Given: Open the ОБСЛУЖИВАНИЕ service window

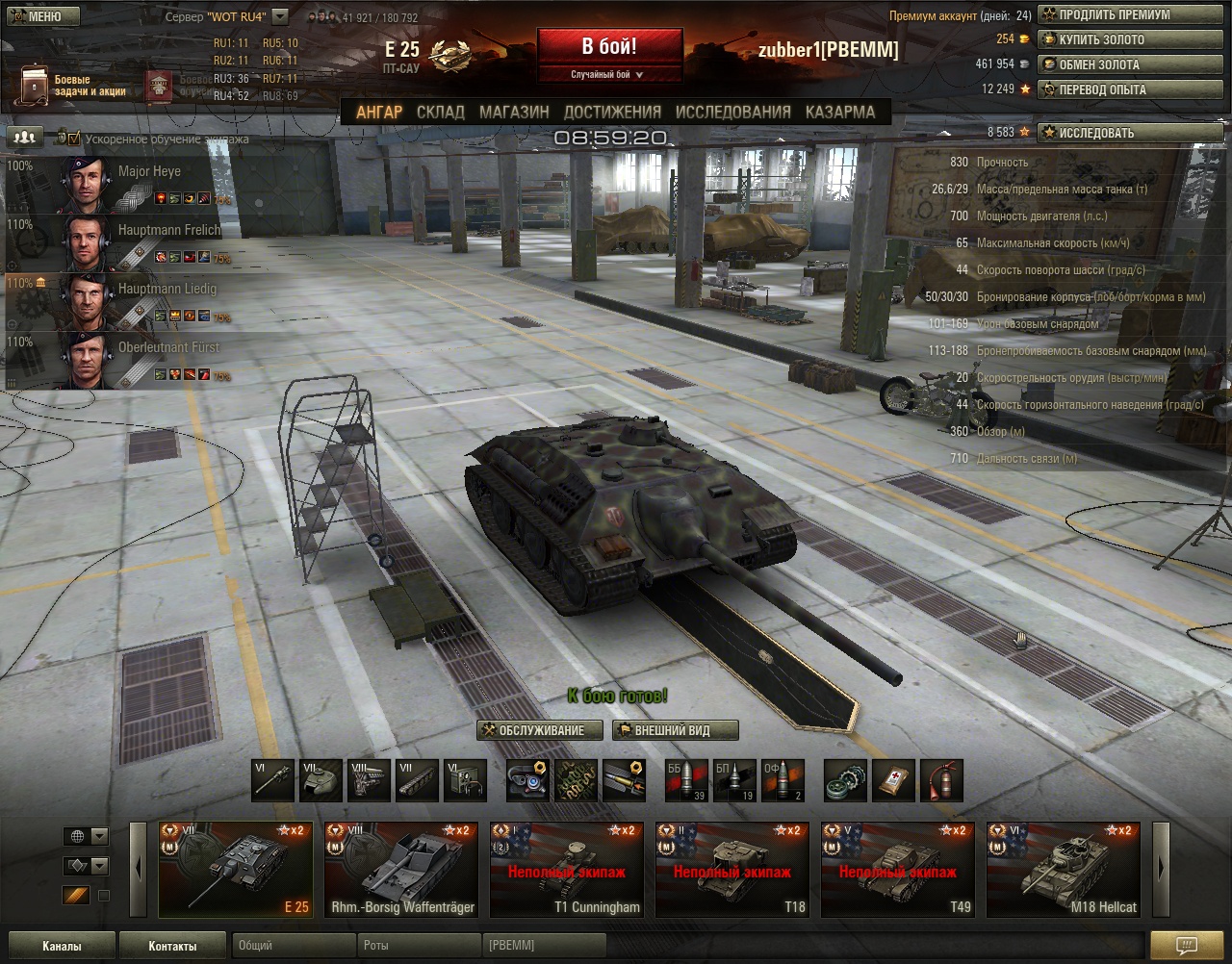Looking at the screenshot, I should (540, 730).
